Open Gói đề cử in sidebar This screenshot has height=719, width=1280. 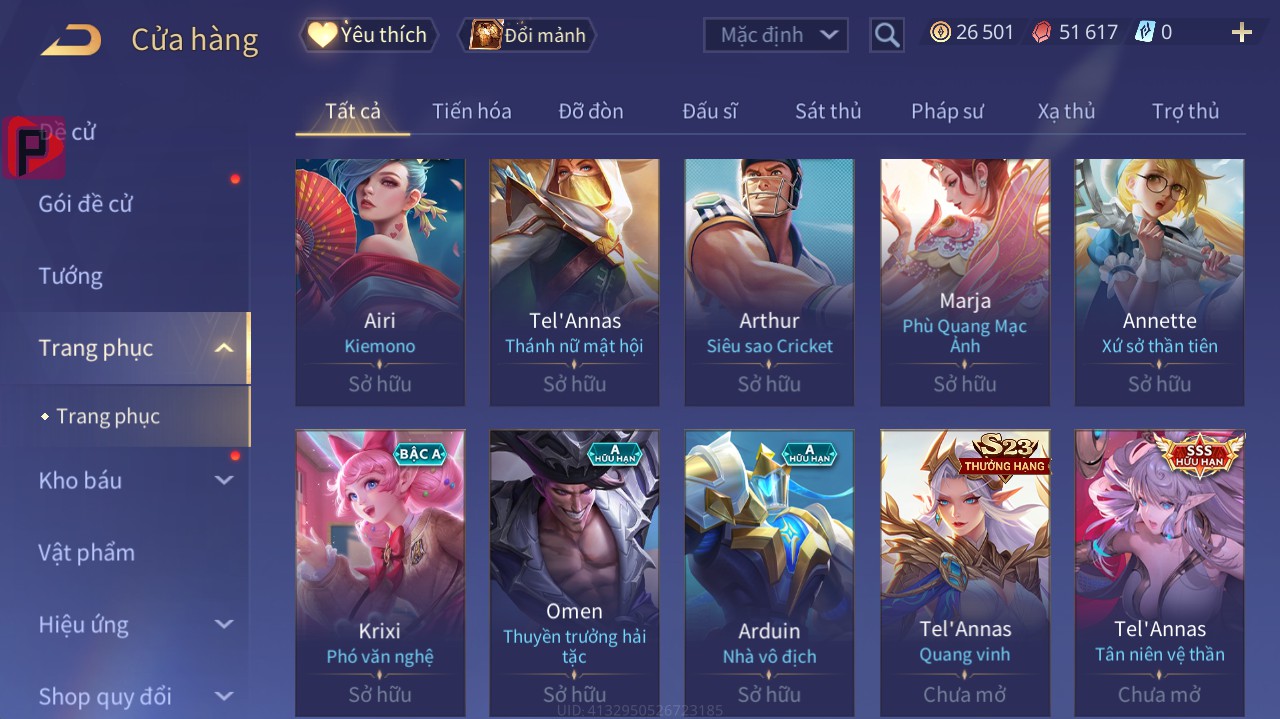coord(86,204)
